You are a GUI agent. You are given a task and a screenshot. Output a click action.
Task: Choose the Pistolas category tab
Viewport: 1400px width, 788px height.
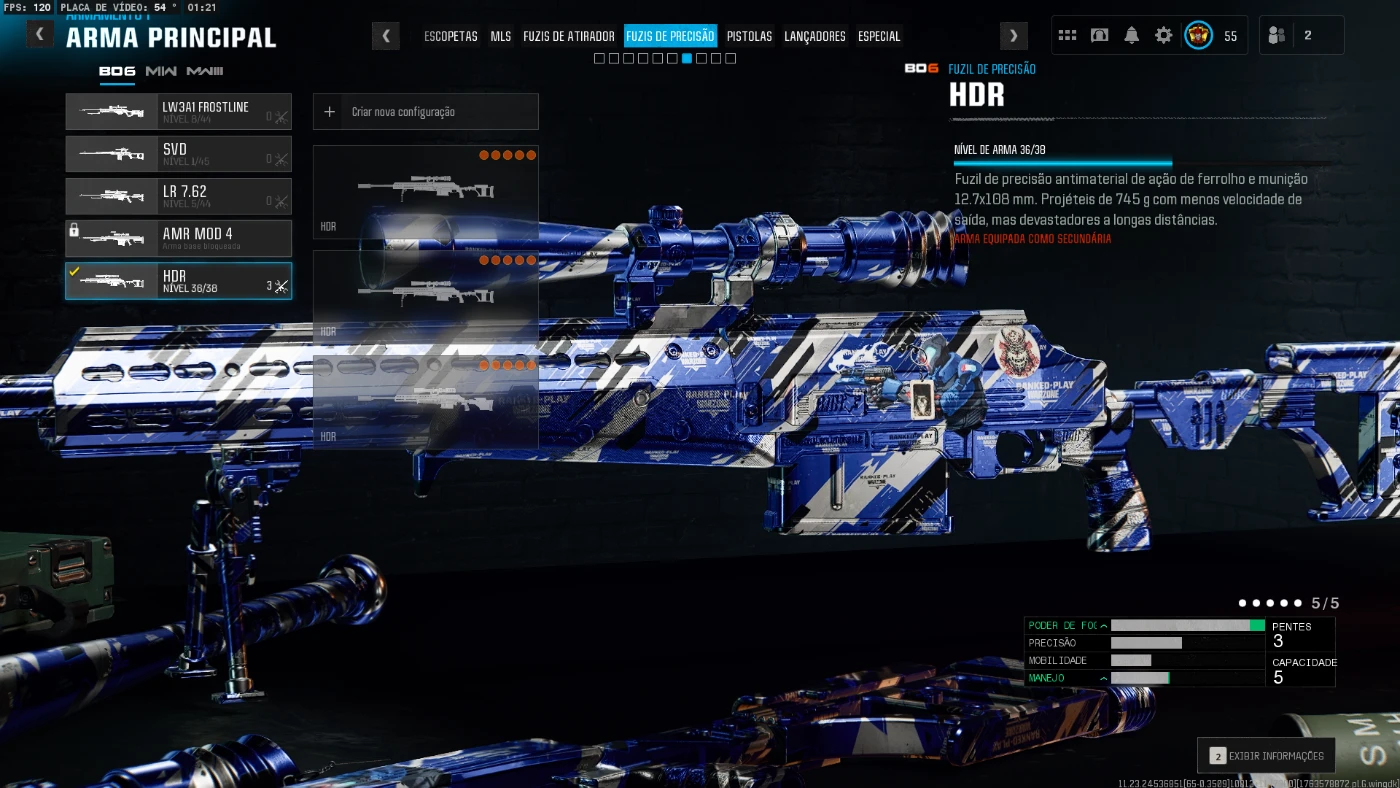749,36
